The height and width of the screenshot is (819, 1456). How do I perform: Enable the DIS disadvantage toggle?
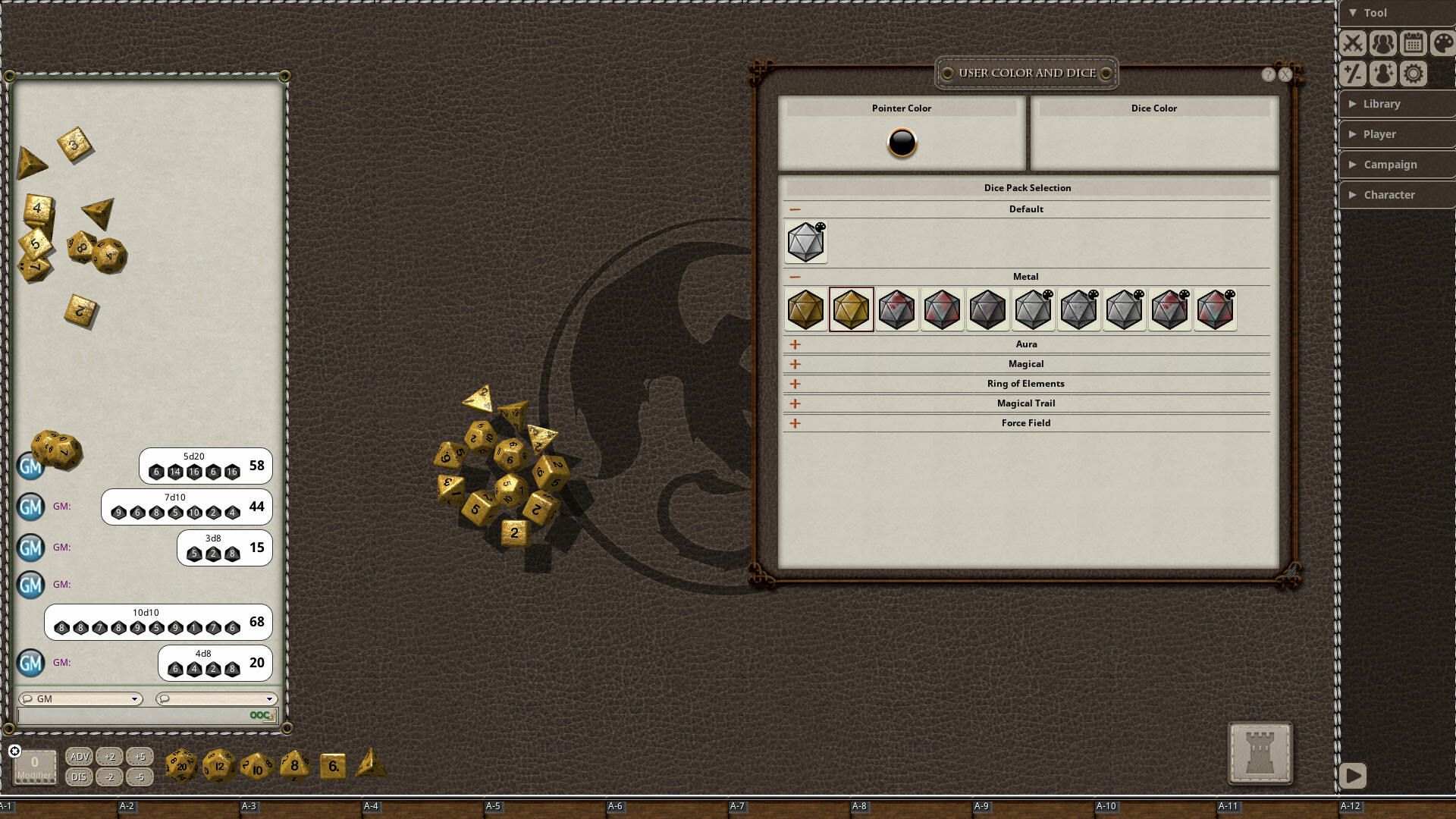click(79, 777)
